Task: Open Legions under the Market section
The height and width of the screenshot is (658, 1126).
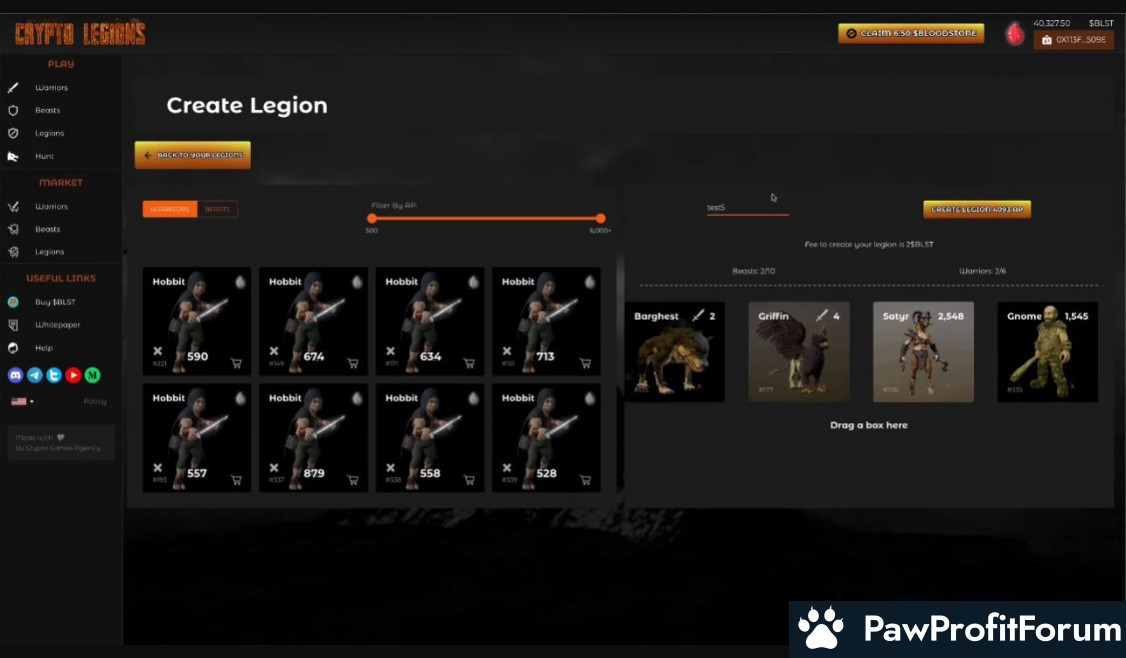Action: point(49,252)
